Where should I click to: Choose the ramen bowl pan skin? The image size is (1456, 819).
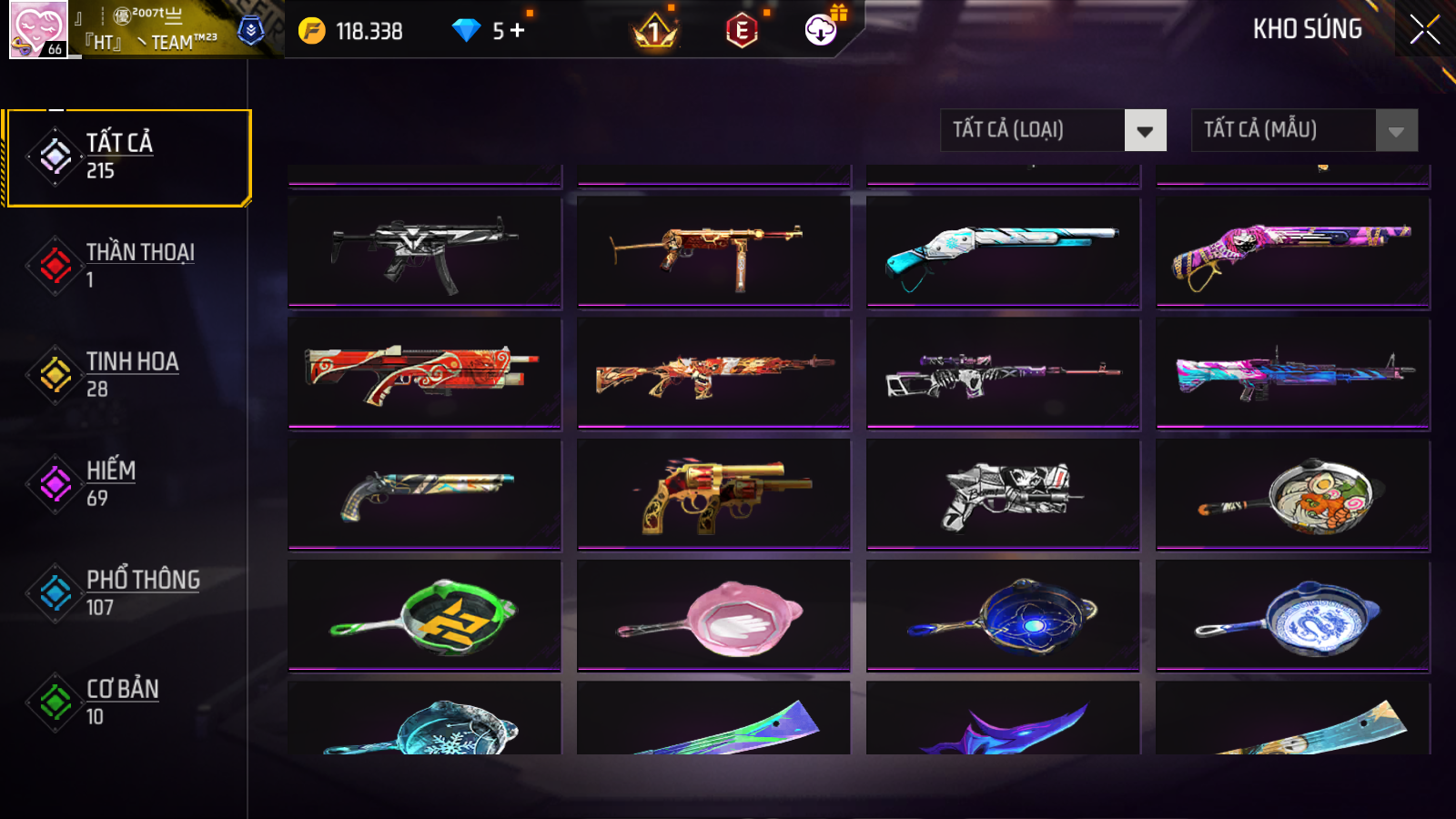click(x=1292, y=495)
